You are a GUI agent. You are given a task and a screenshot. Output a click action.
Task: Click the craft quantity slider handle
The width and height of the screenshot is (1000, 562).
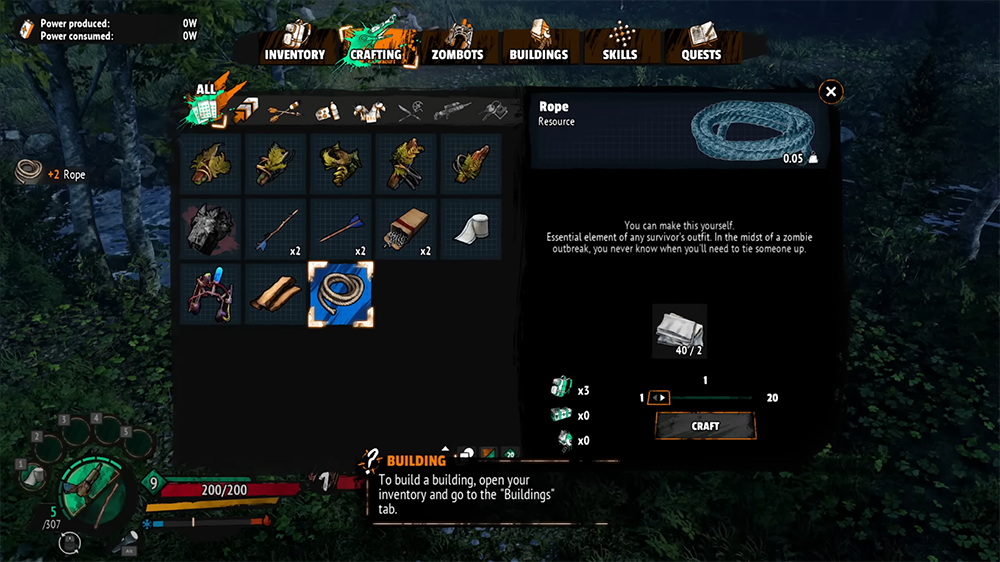[658, 398]
